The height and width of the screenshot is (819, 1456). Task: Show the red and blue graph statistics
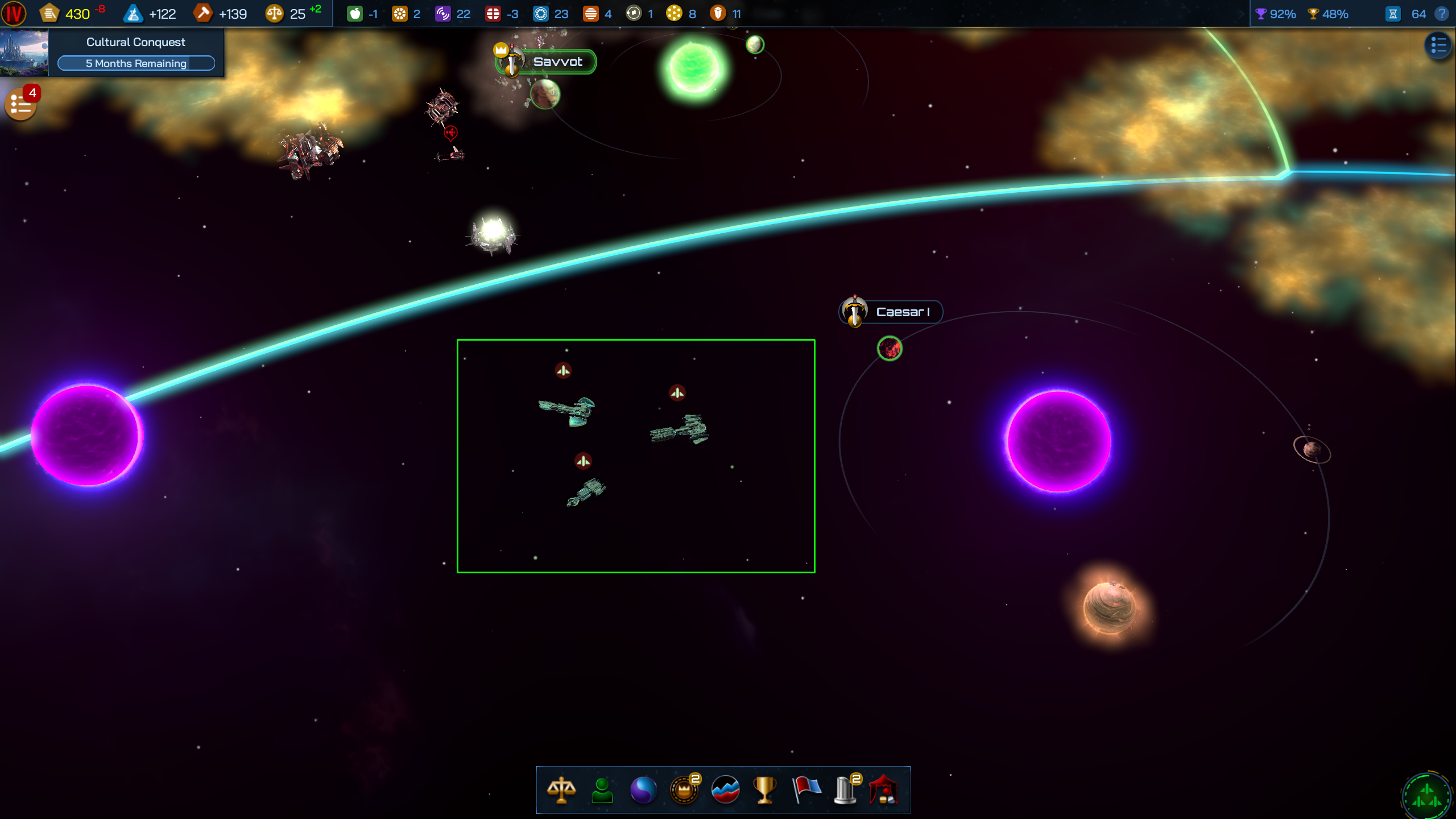(725, 790)
